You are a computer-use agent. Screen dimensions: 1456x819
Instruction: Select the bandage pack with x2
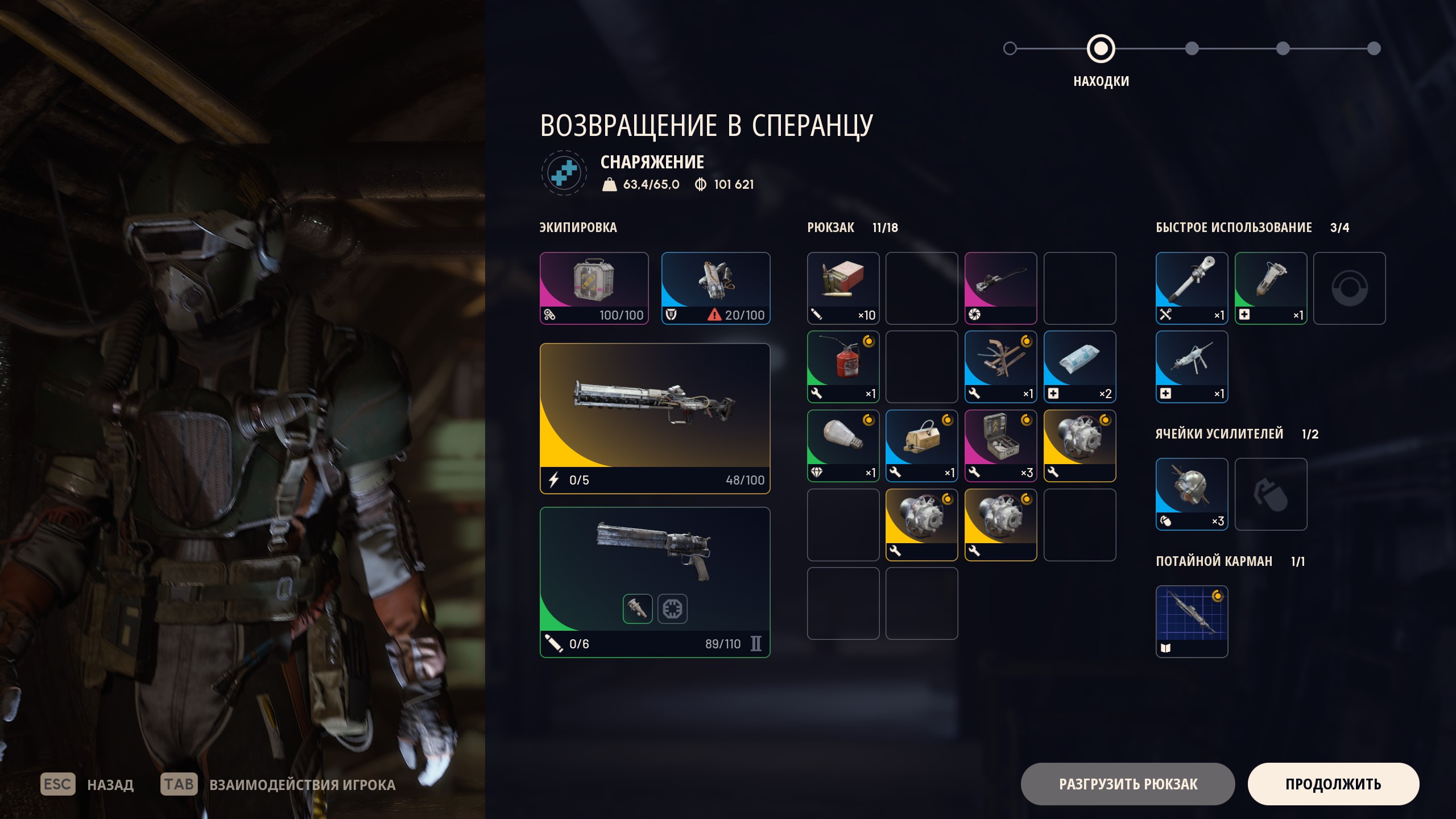coord(1079,367)
